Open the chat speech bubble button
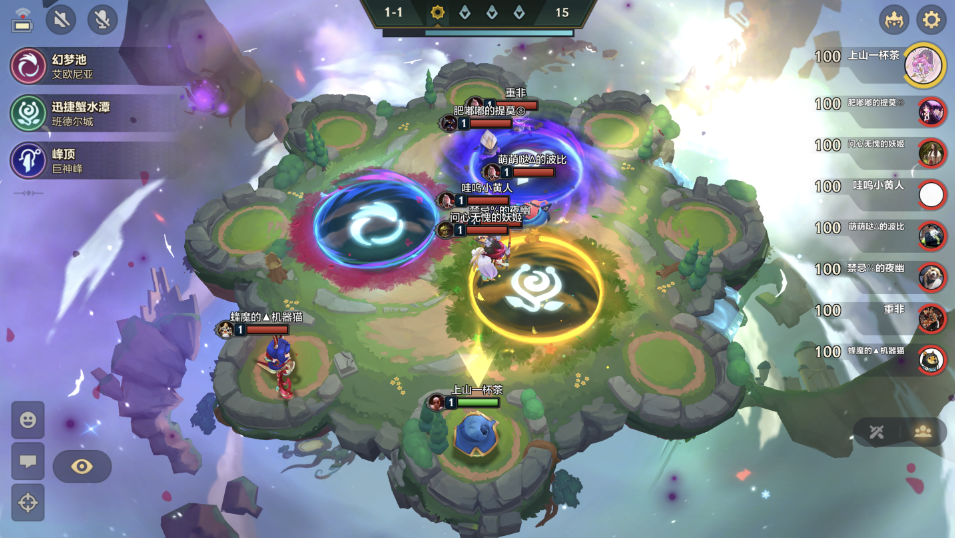 click(x=28, y=461)
